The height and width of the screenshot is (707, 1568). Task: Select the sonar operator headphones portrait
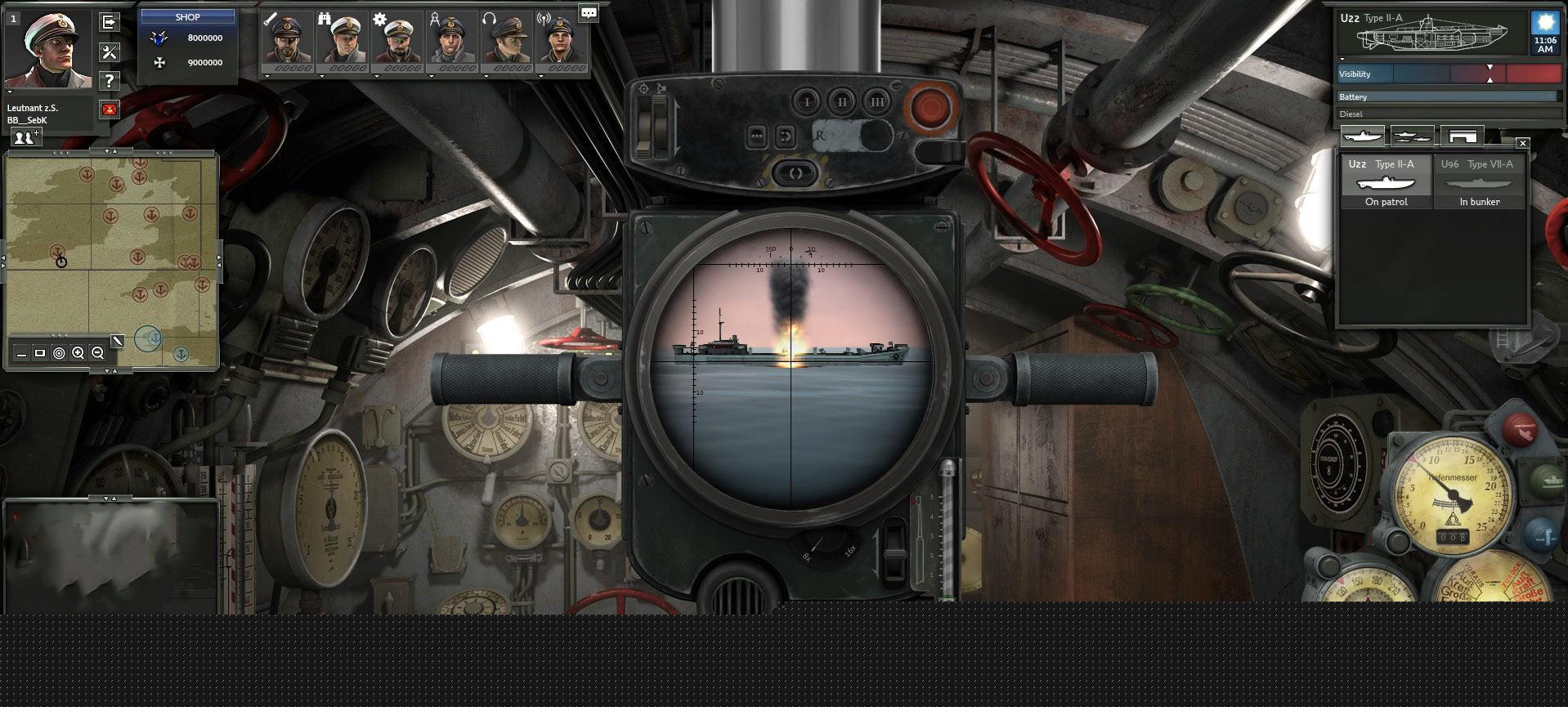click(x=507, y=39)
